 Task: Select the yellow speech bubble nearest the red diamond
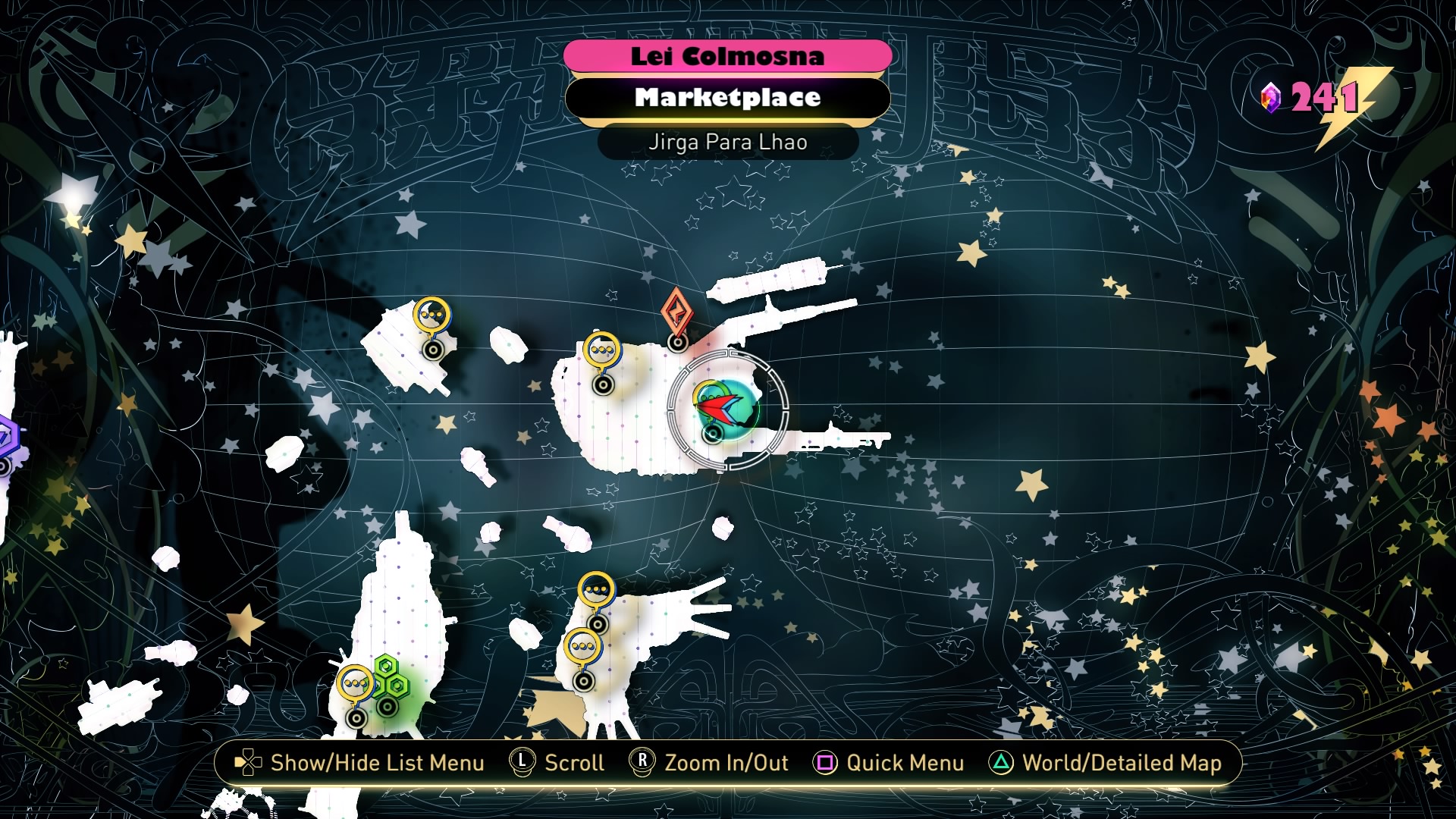[602, 351]
